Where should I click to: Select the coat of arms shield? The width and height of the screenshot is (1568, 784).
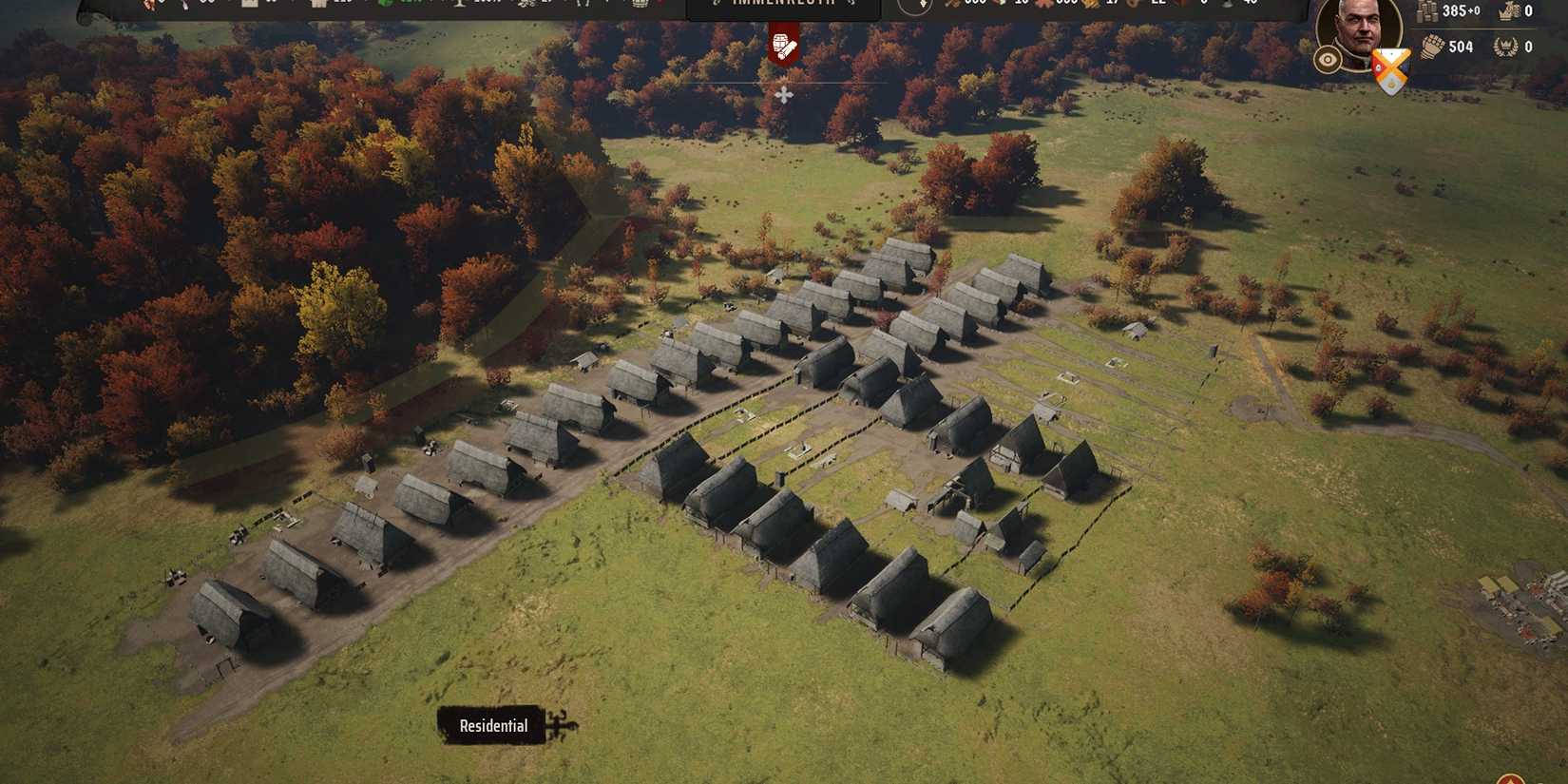pyautogui.click(x=1389, y=65)
